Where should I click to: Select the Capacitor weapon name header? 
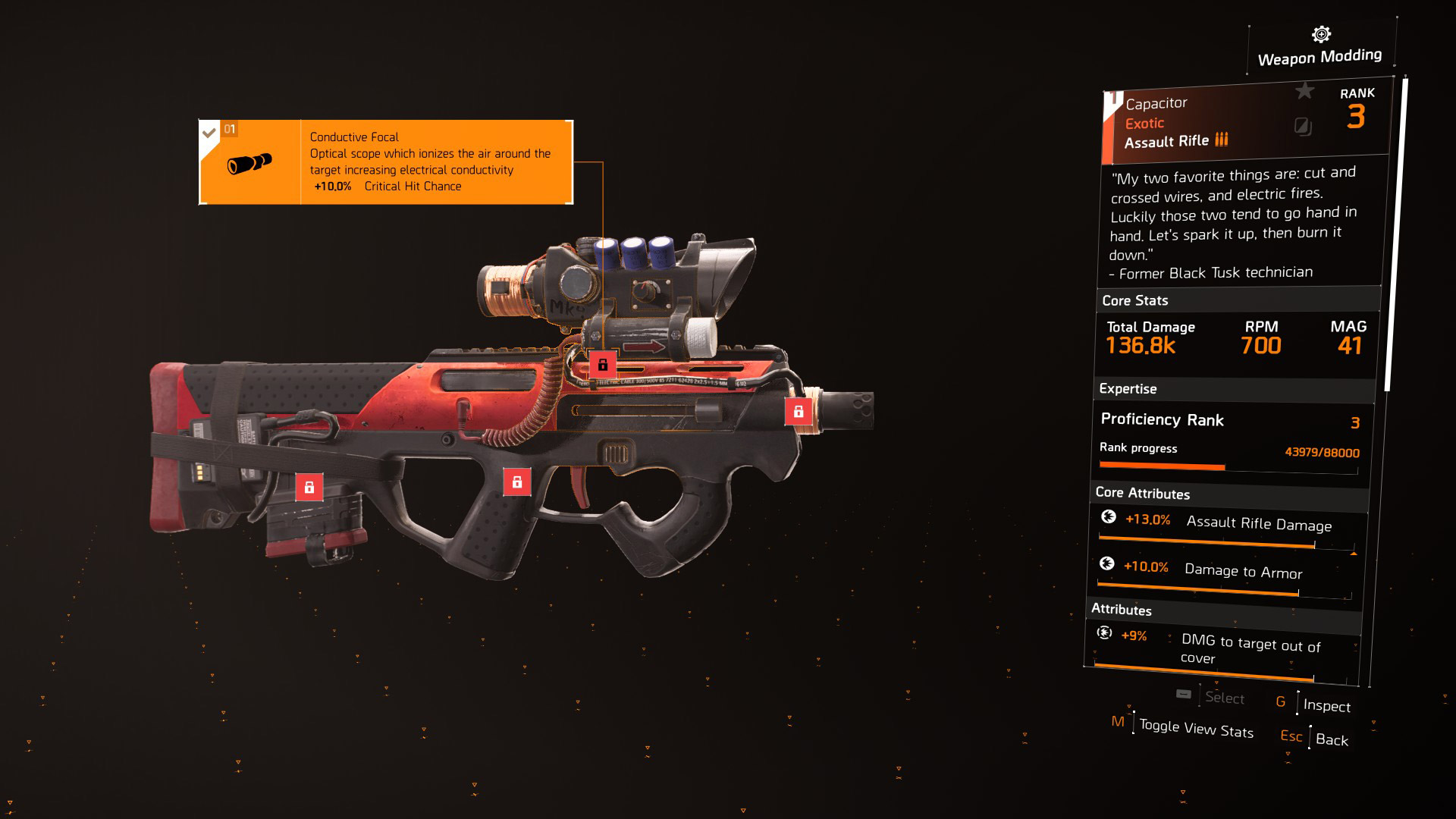point(1158,103)
